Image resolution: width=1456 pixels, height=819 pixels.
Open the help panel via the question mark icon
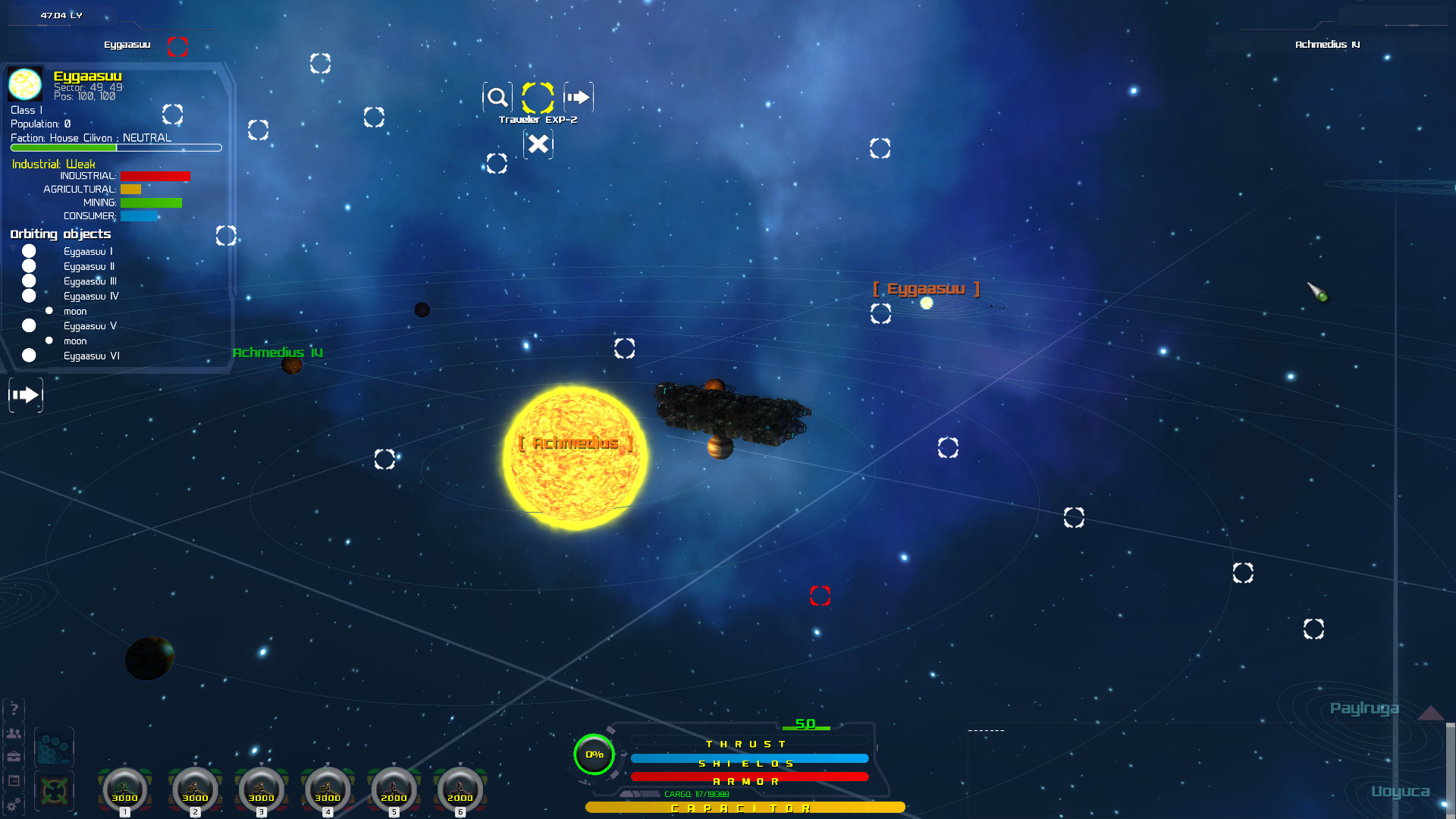14,709
